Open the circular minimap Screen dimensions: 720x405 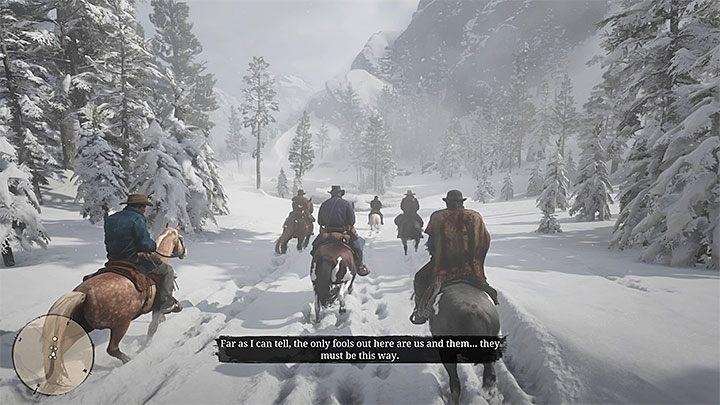coord(53,354)
